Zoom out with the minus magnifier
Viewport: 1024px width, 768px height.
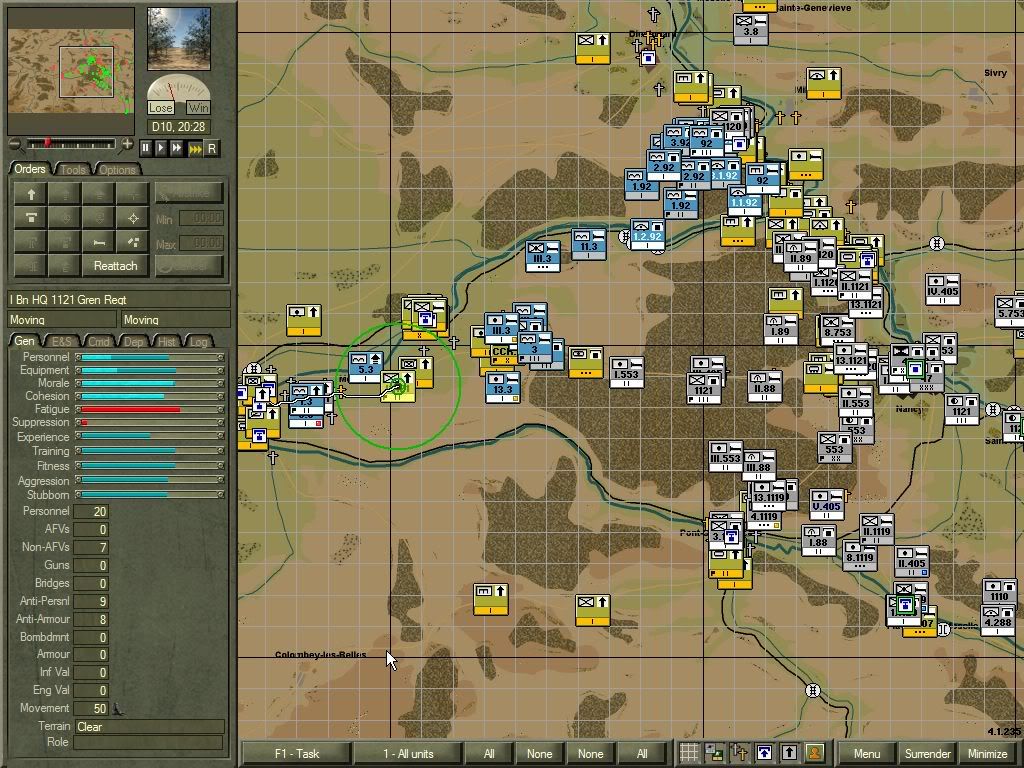click(x=14, y=145)
